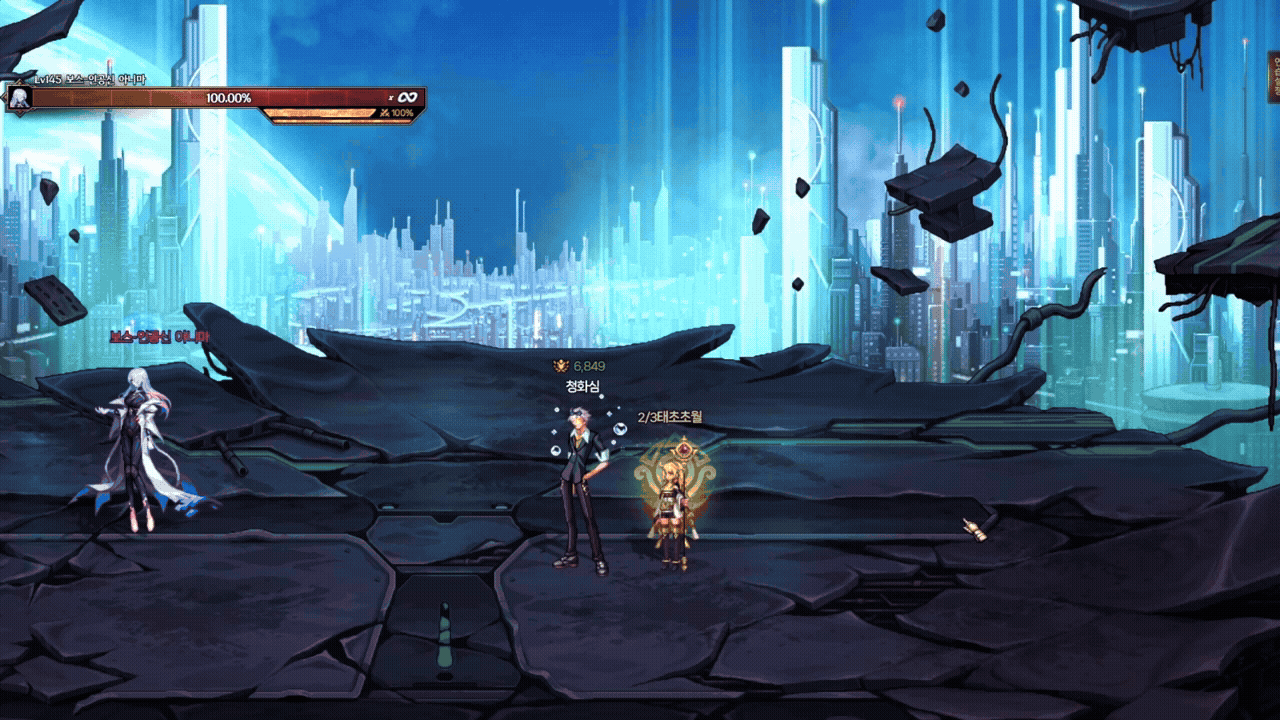
Task: Open the brown vertical side tab
Action: [x=1275, y=79]
